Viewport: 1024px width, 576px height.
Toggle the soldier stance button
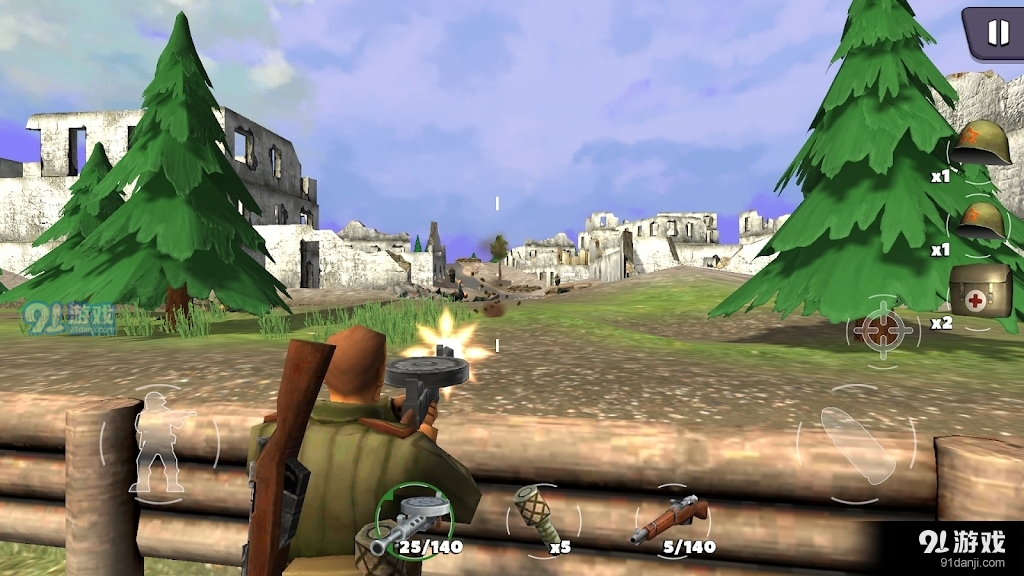click(x=158, y=441)
